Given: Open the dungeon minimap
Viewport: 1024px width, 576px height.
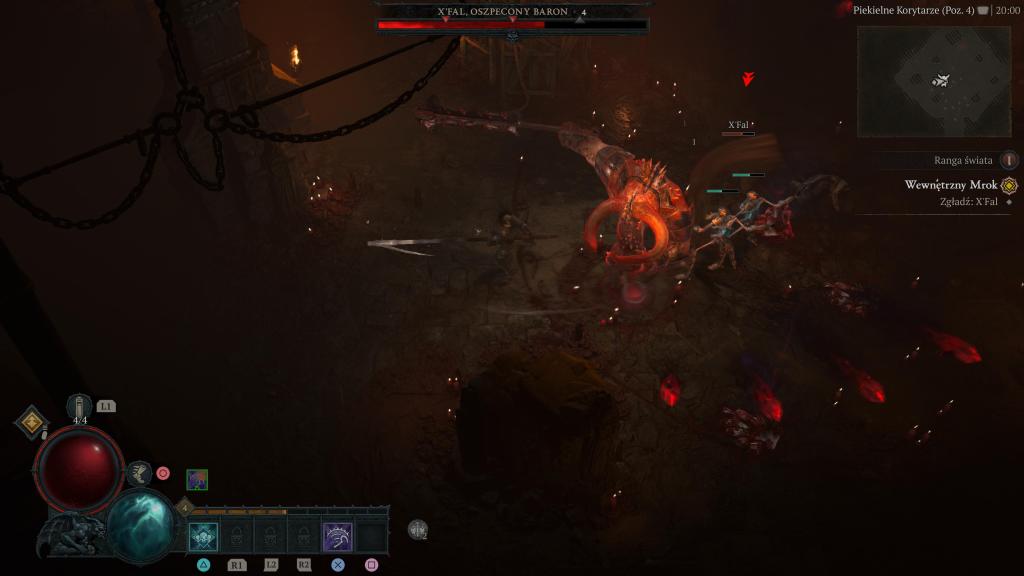Looking at the screenshot, I should (933, 81).
